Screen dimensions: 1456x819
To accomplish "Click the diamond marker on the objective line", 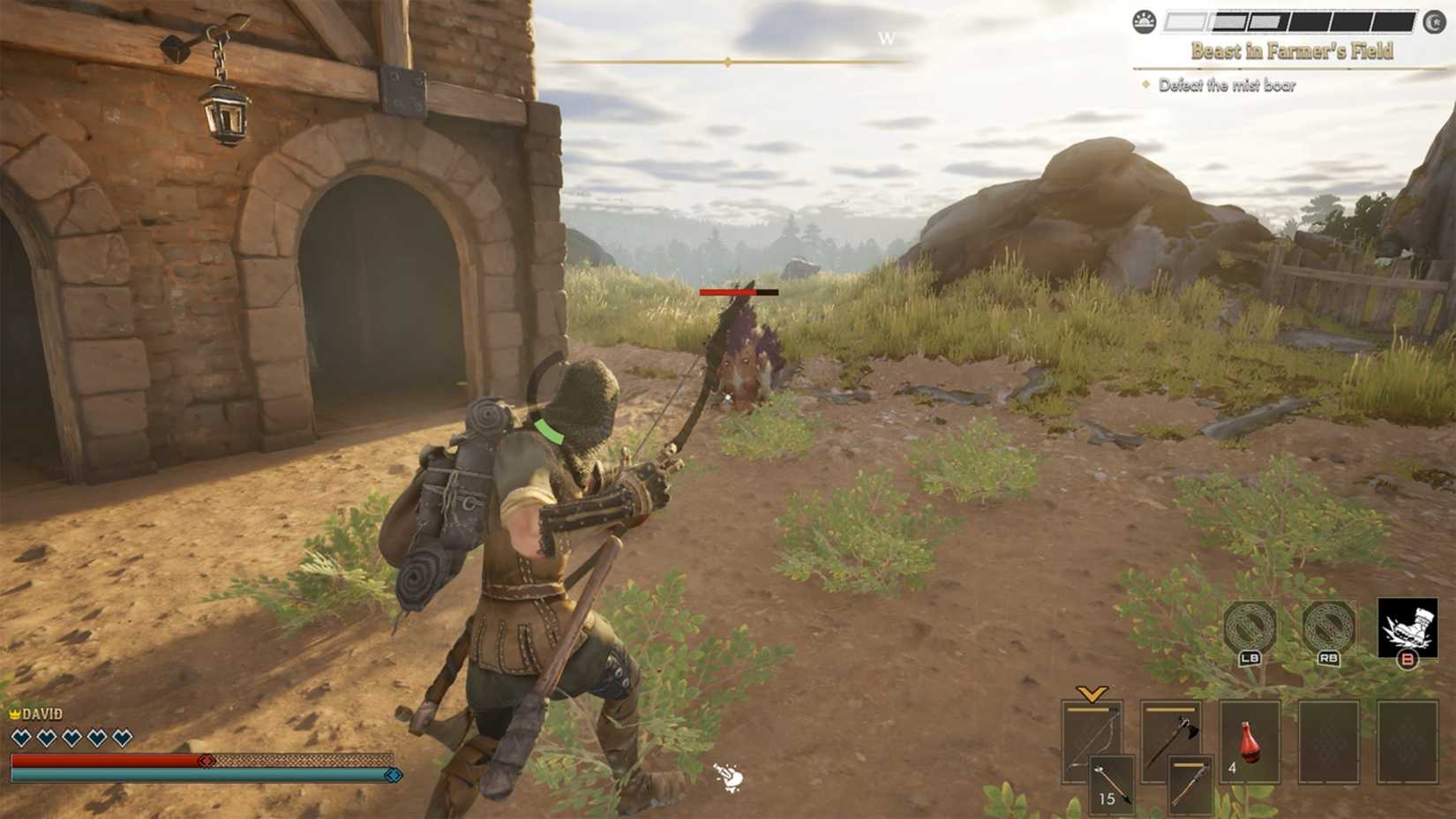I will tap(1146, 84).
